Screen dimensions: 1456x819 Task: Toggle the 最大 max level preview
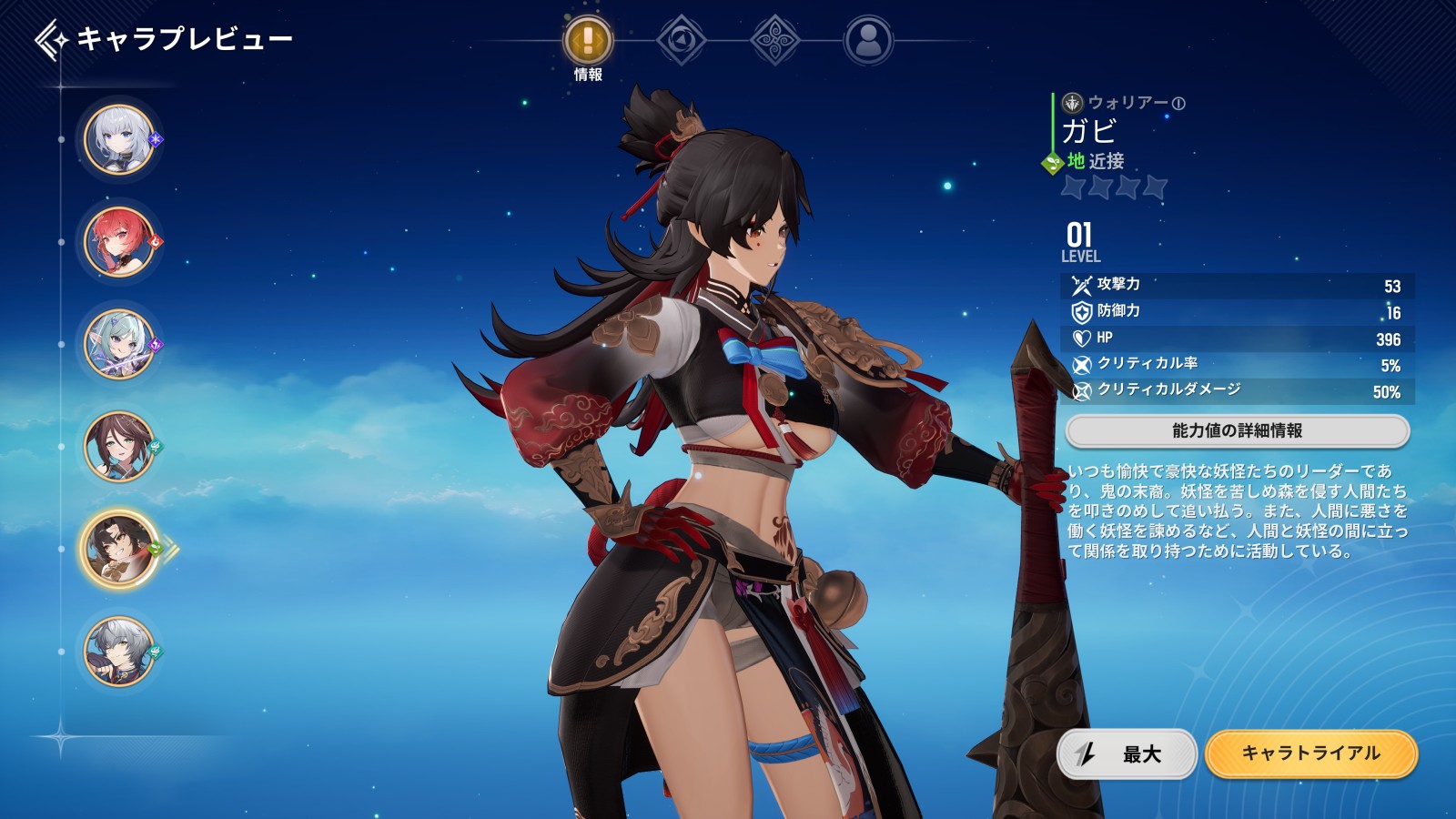tap(1127, 753)
